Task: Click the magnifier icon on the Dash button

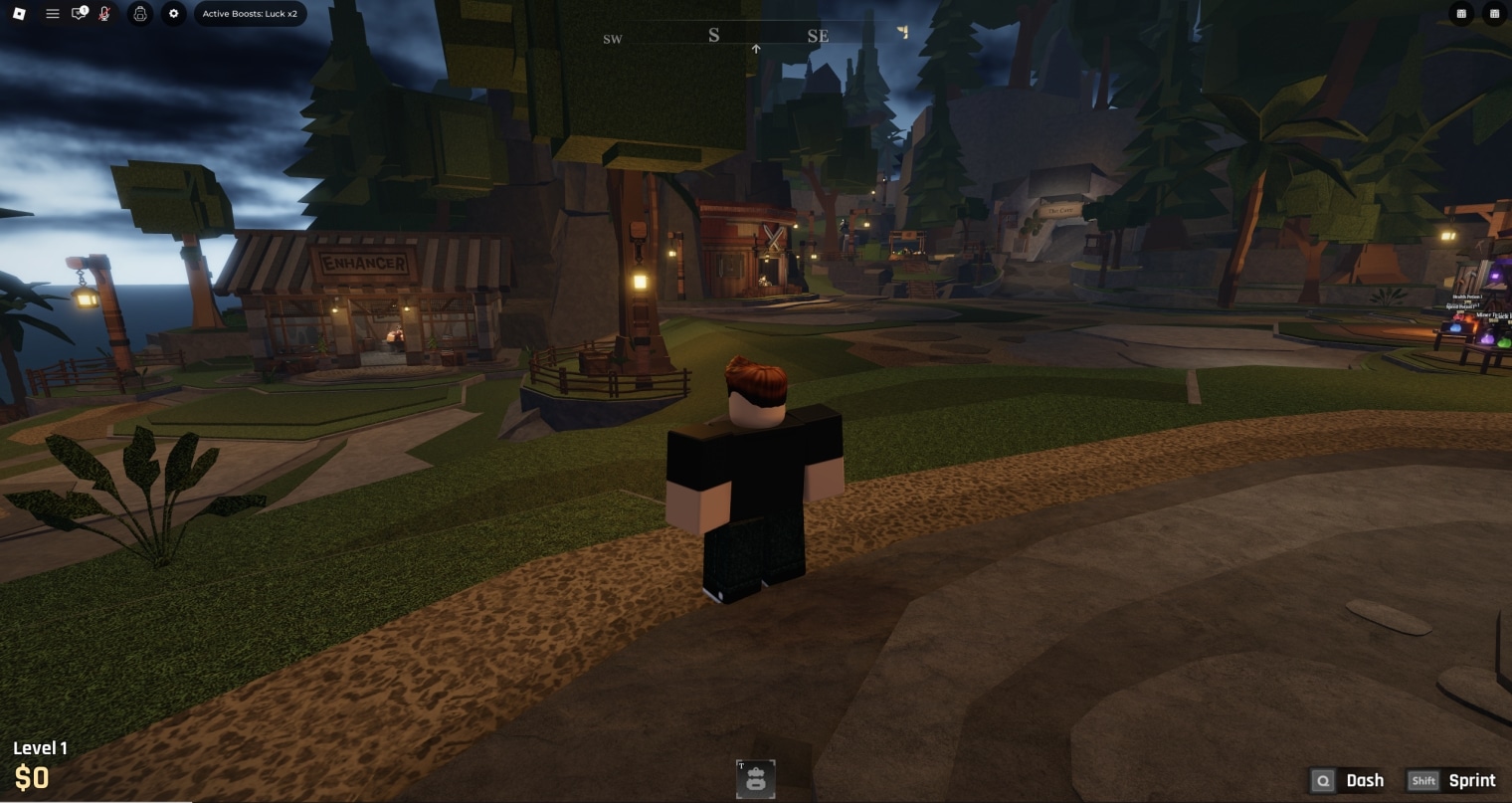Action: point(1324,781)
